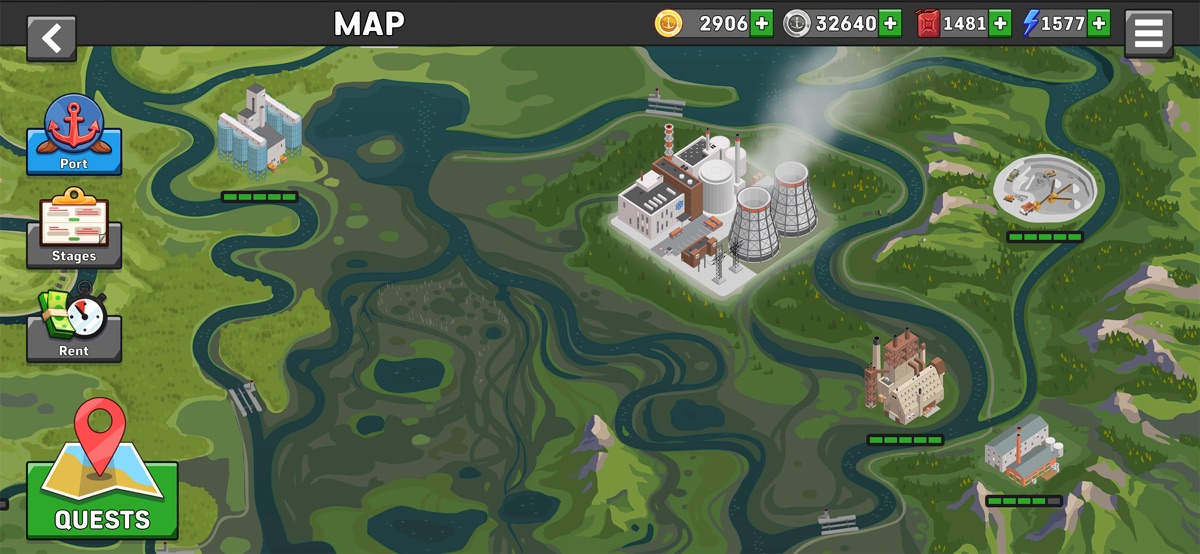1200x554 pixels.
Task: Show the Stages list
Action: click(74, 230)
